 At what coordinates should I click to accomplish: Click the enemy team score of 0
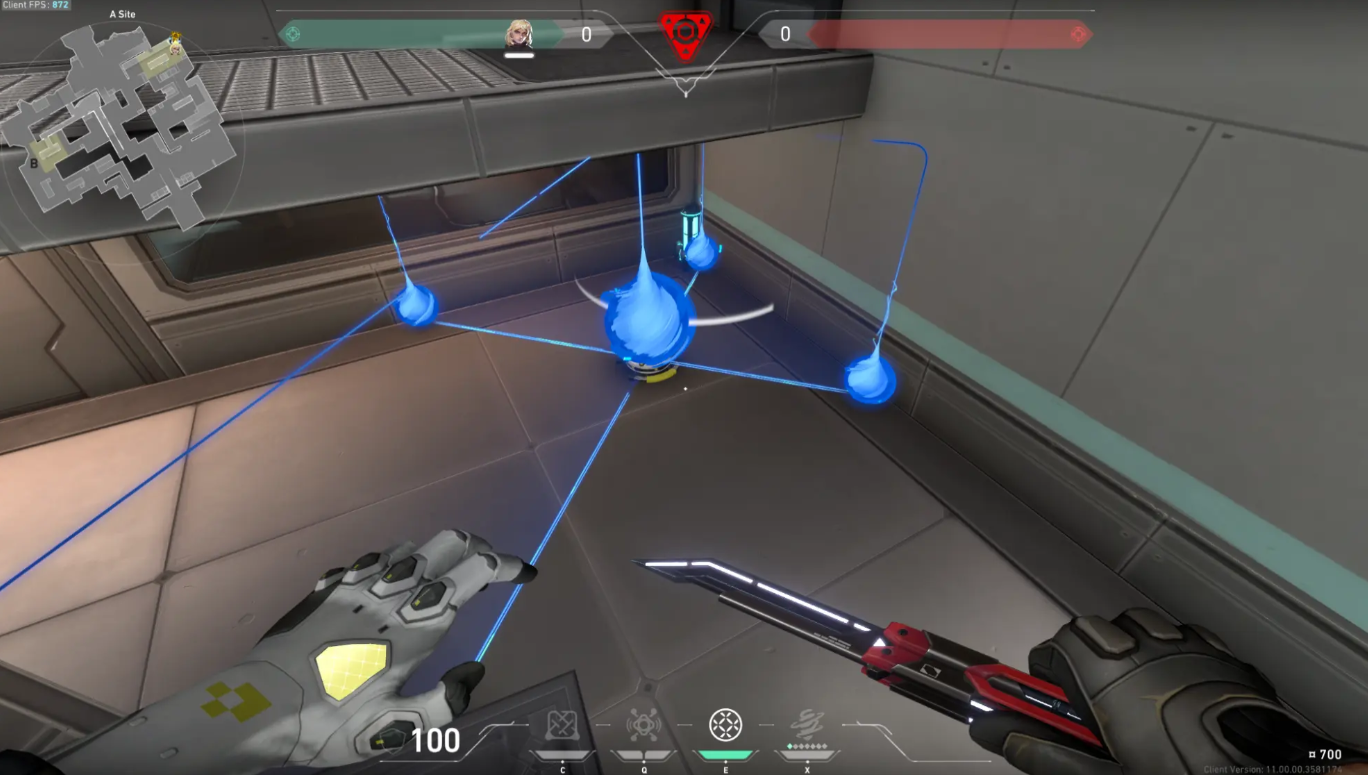tap(786, 33)
